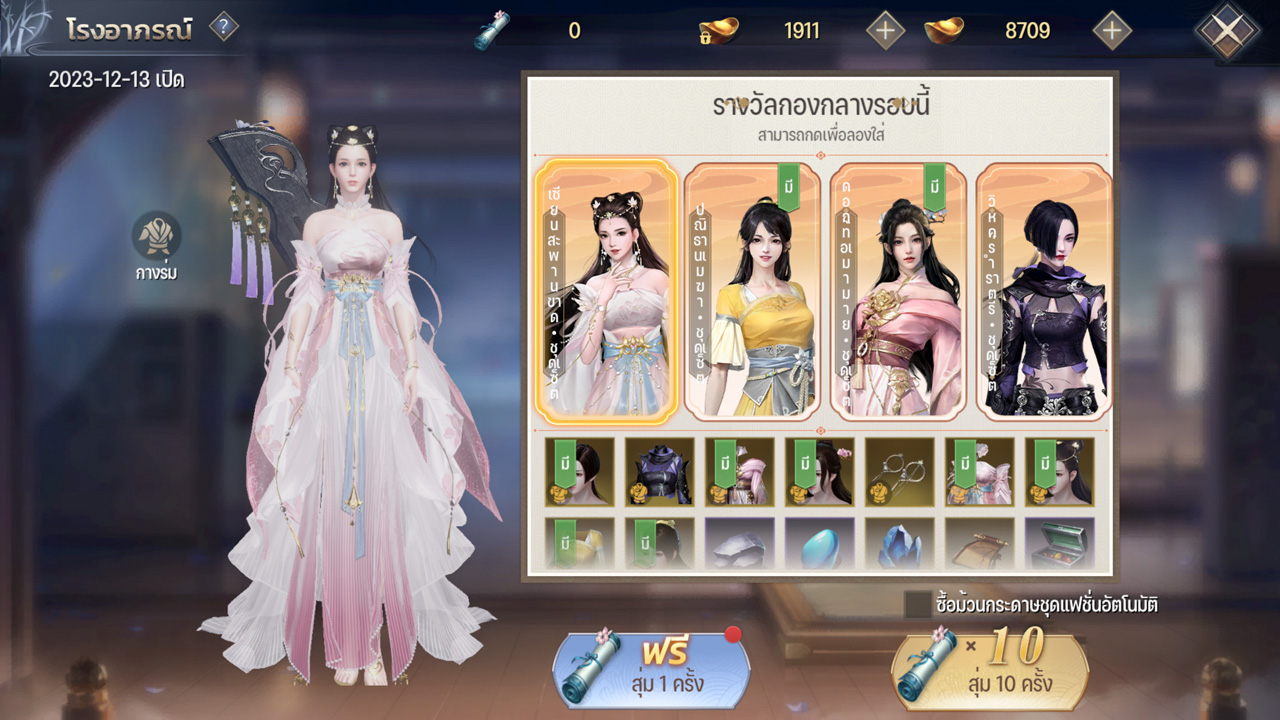Screen dimensions: 1280x720
Task: View the turquoise gem reward item
Action: [820, 544]
